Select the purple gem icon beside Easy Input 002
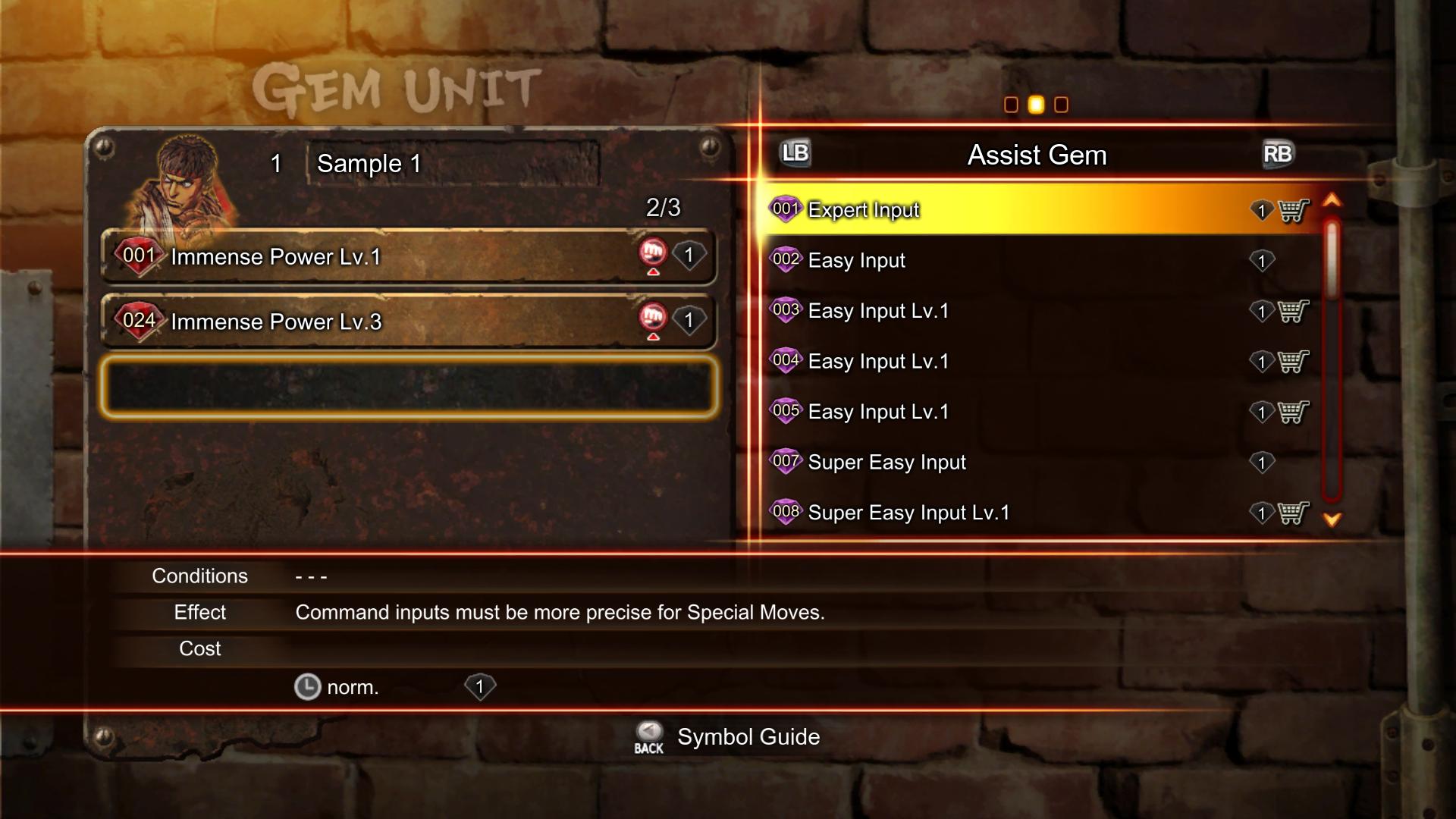 [786, 259]
